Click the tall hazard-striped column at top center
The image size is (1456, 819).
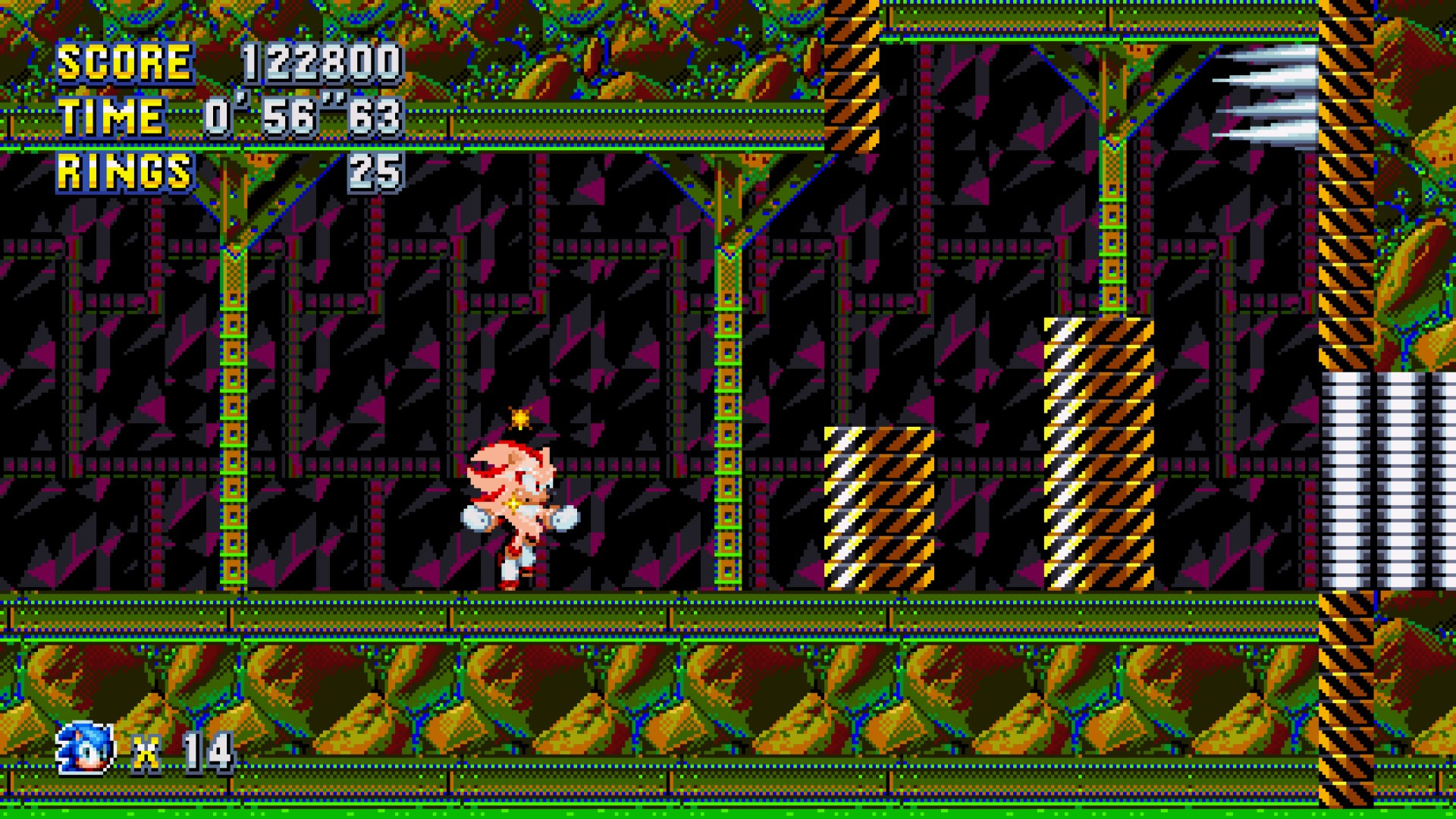(x=849, y=76)
